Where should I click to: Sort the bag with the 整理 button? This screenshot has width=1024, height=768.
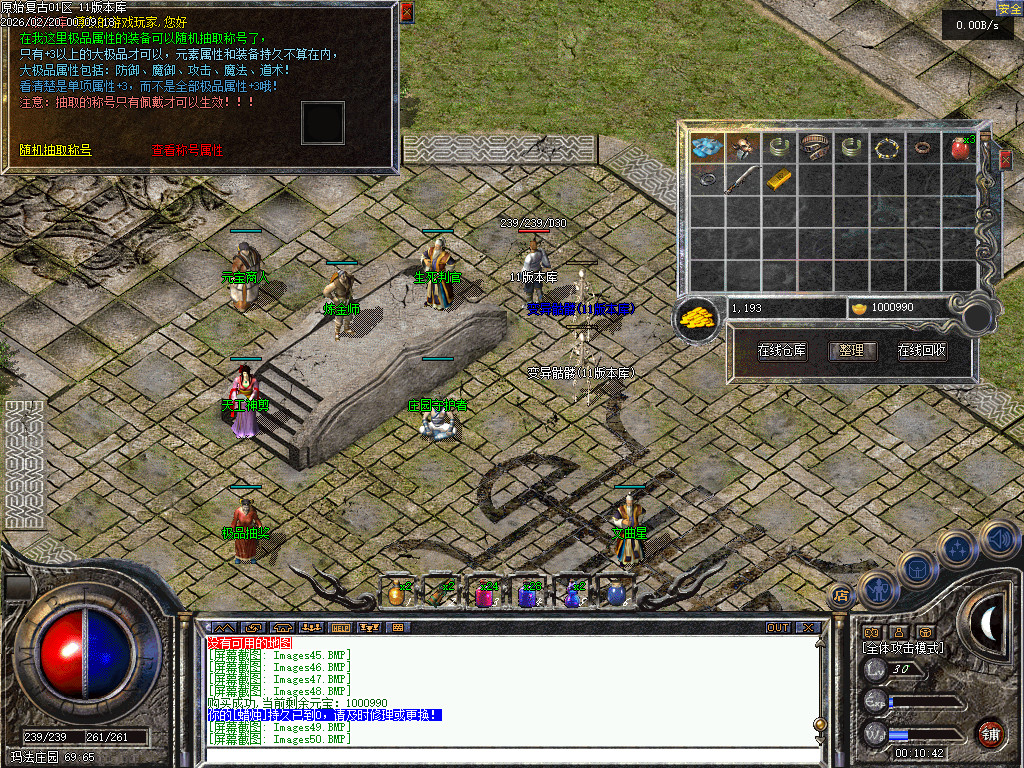(x=852, y=351)
